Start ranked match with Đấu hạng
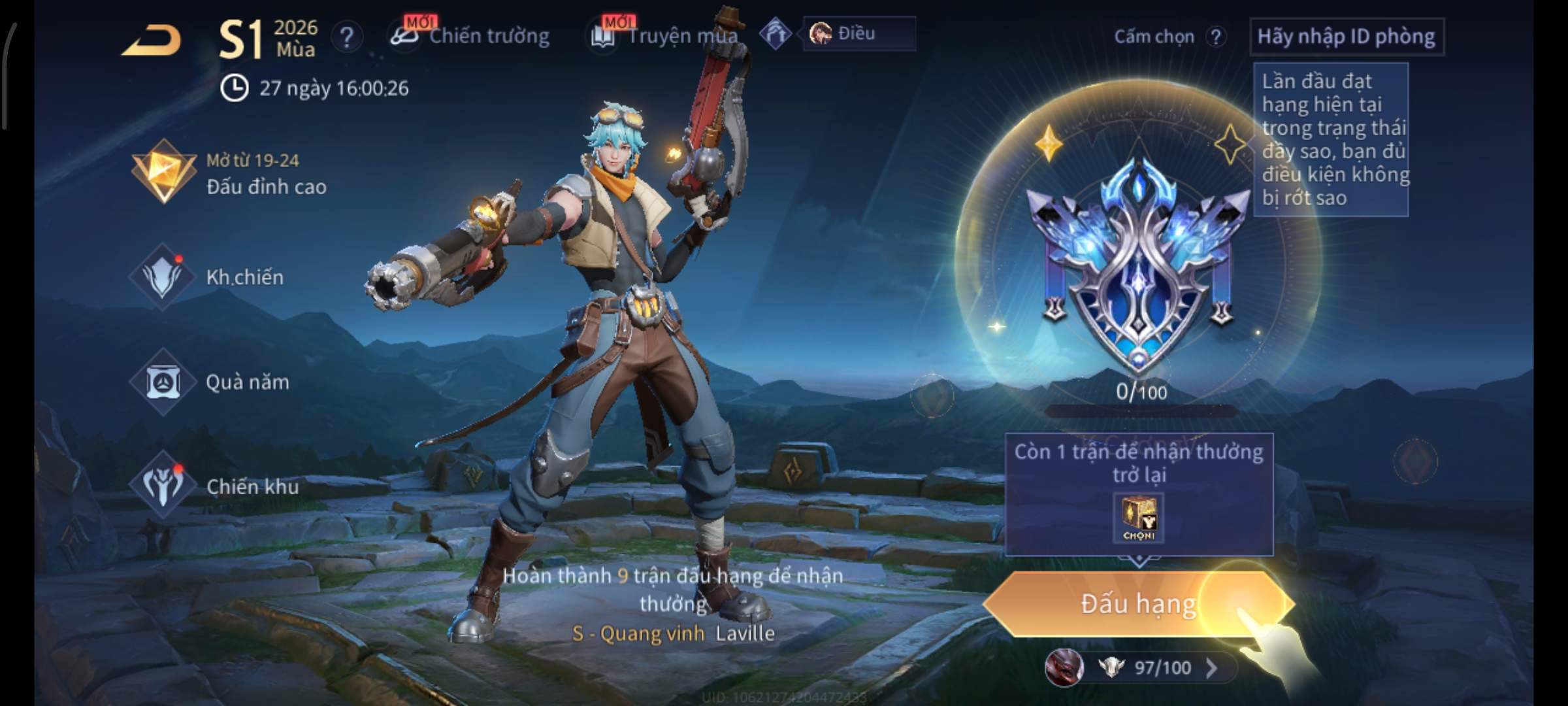Screen dimensions: 1568x706 (1138, 604)
